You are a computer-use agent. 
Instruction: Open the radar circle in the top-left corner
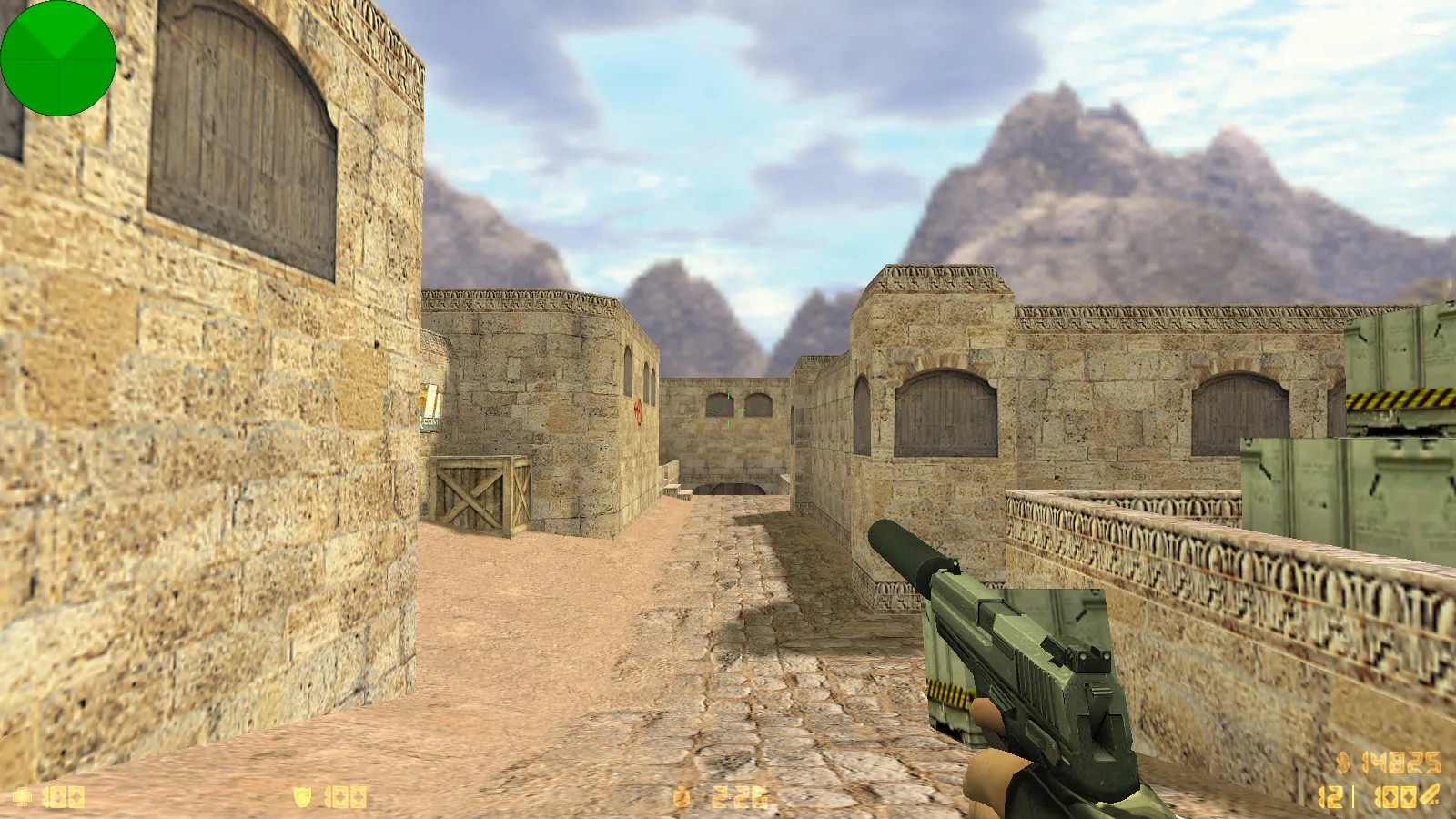tap(59, 59)
